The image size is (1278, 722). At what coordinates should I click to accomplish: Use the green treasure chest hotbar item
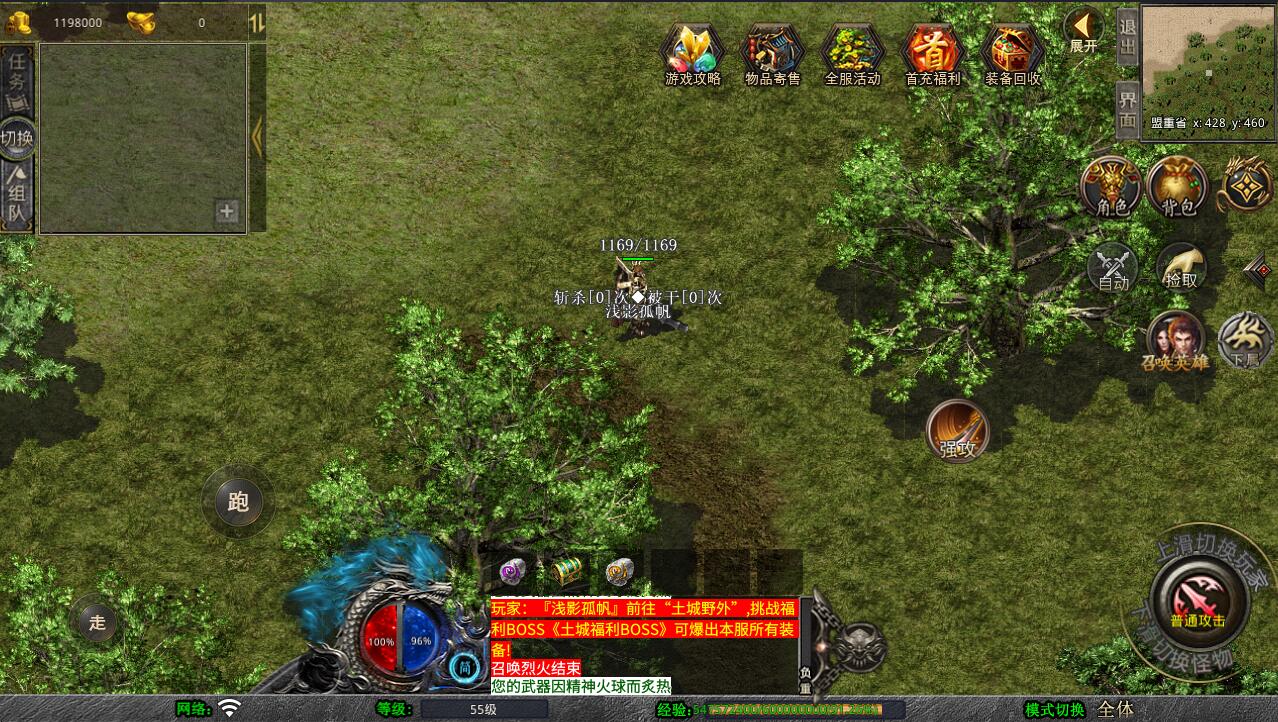click(566, 572)
